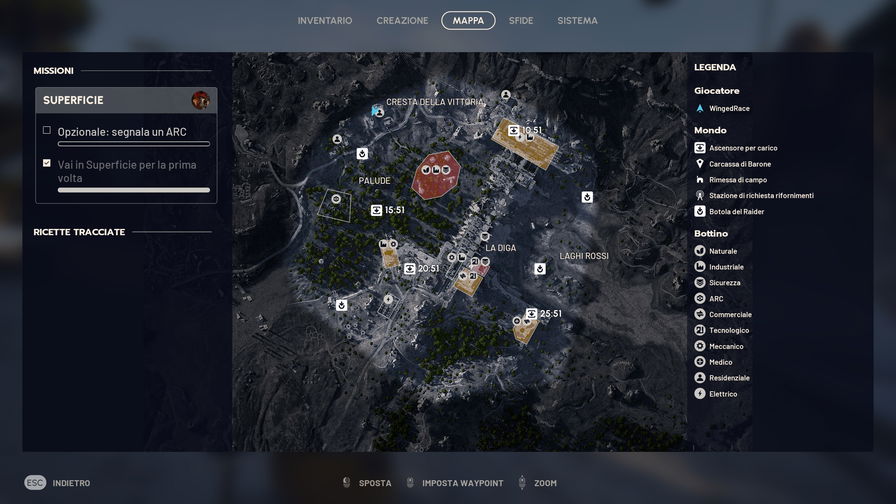Click the 'Vai in Superficie' objective checkbox
This screenshot has height=504, width=896.
[47, 163]
